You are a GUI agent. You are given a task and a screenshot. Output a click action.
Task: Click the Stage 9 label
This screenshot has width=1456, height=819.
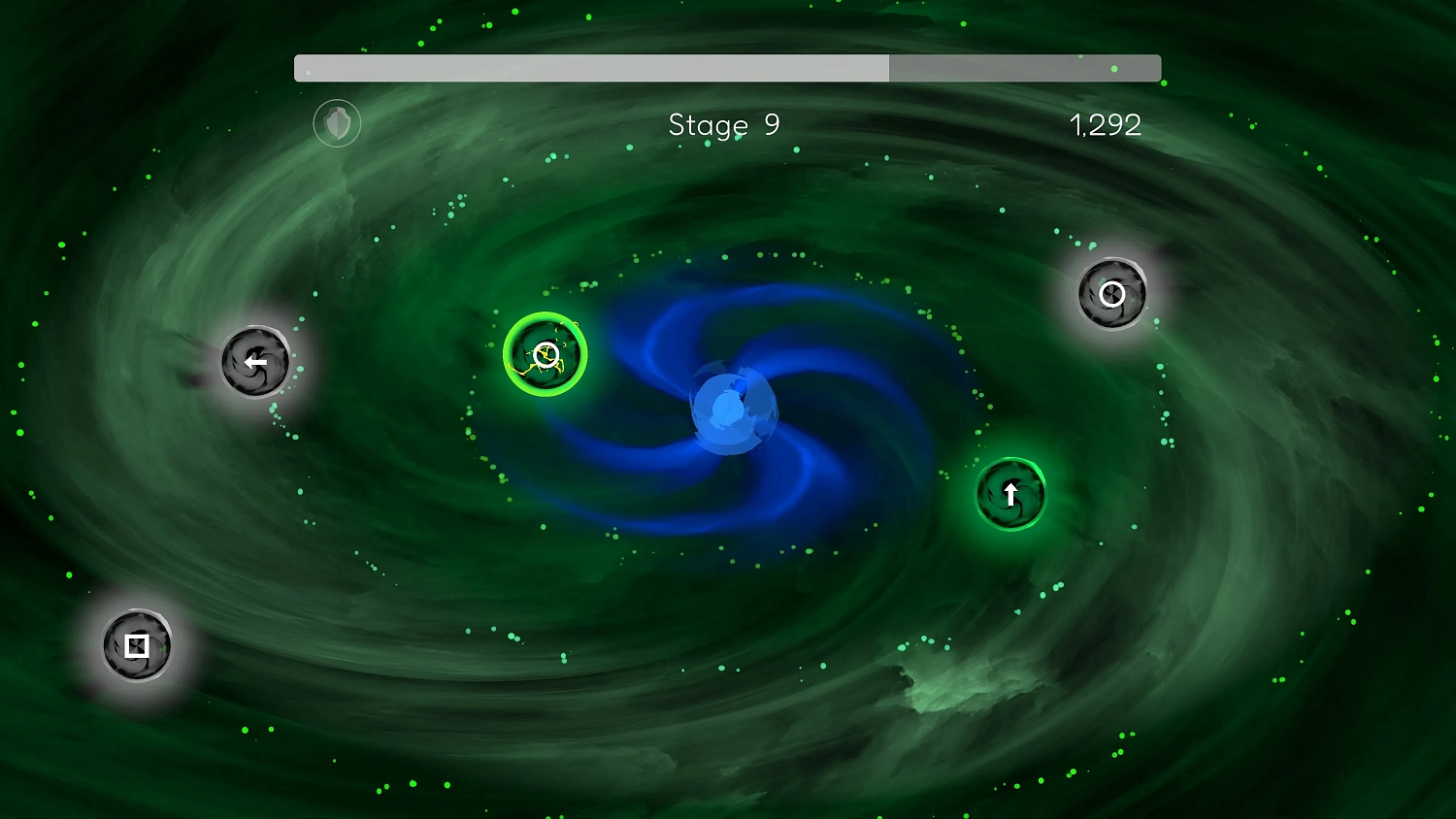(723, 125)
